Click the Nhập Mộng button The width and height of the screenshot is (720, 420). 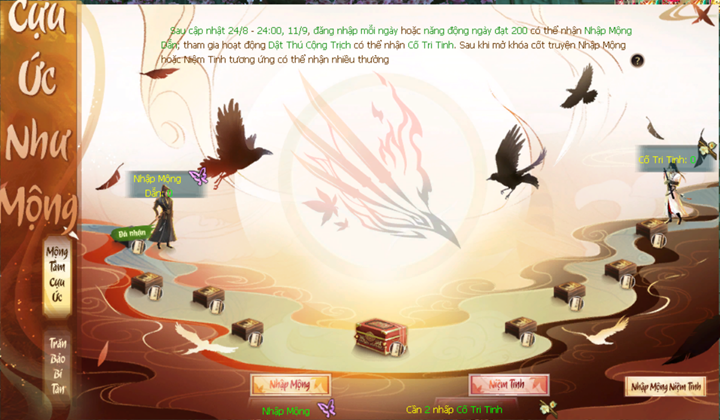pos(289,385)
